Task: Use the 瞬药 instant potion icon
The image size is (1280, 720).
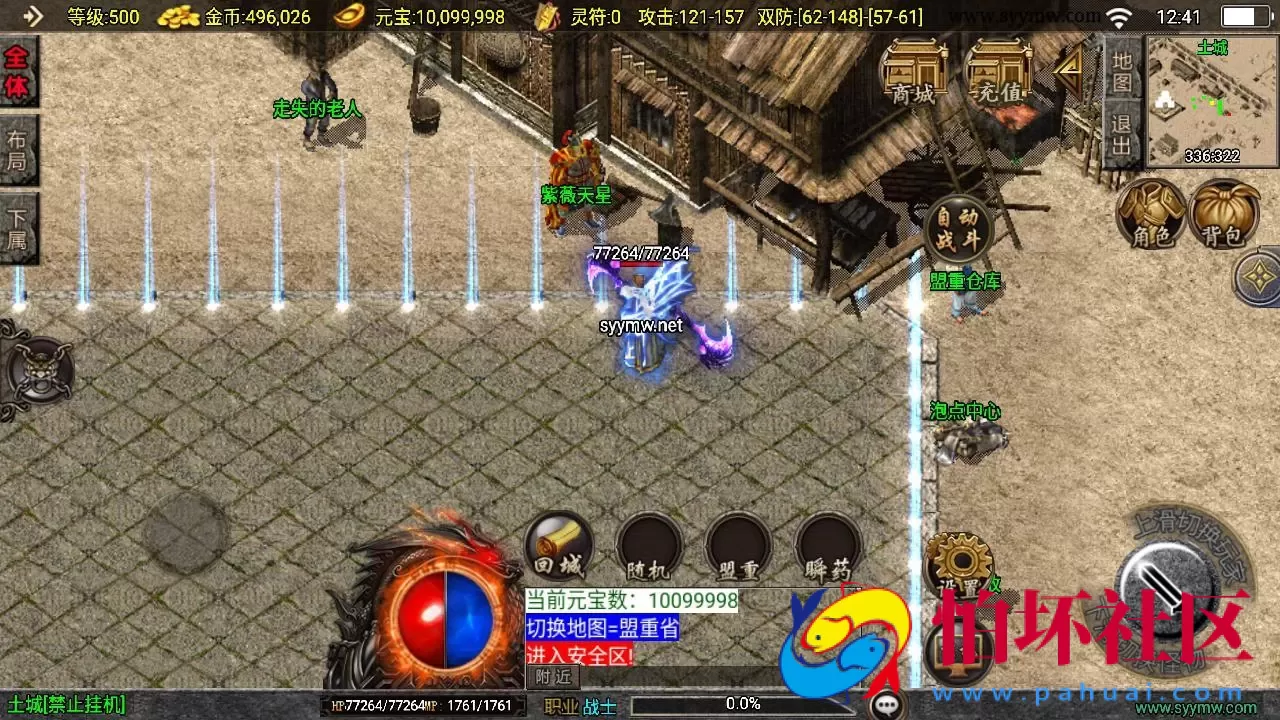Action: tap(828, 545)
